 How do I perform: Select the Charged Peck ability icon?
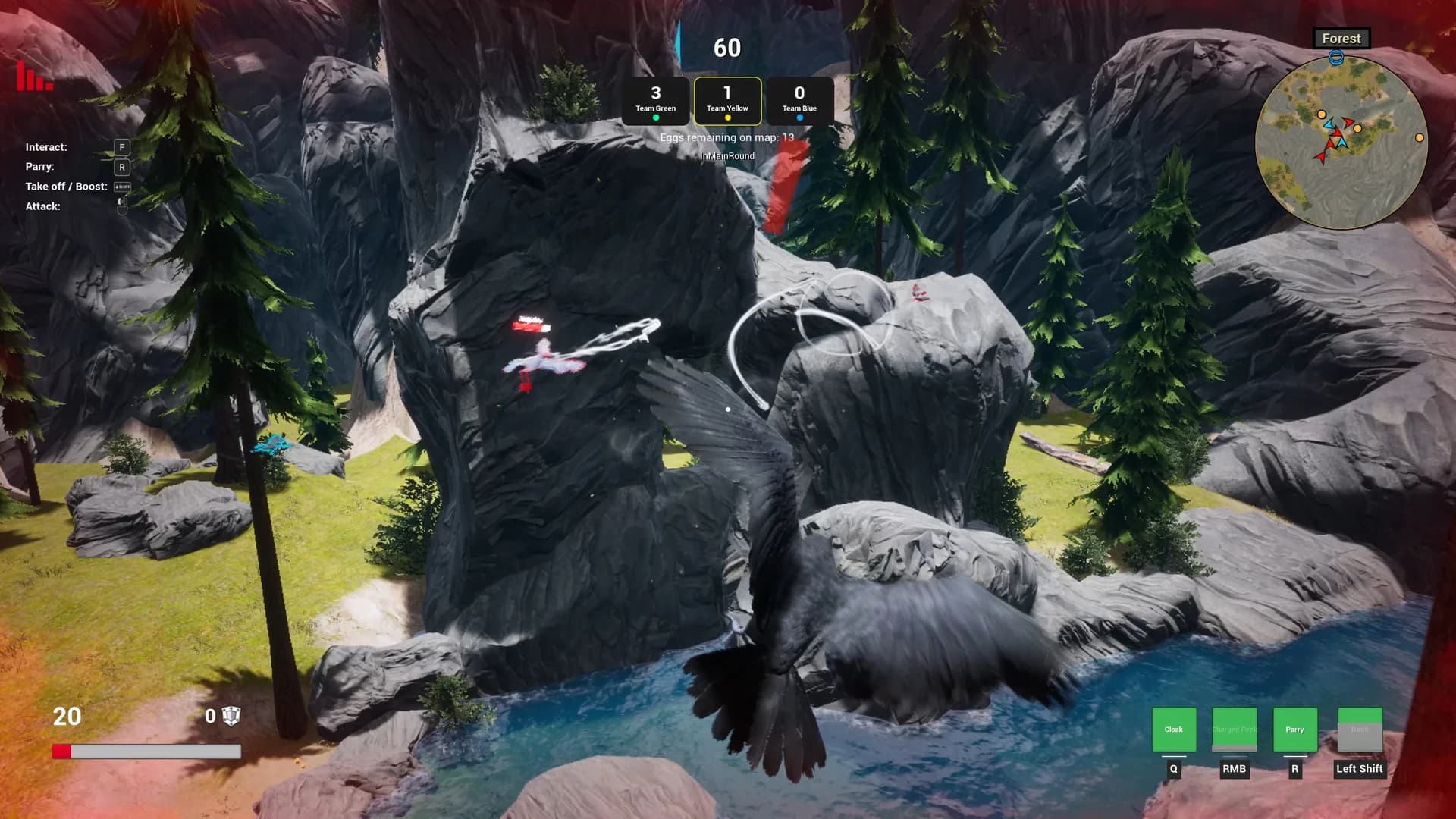click(x=1234, y=729)
